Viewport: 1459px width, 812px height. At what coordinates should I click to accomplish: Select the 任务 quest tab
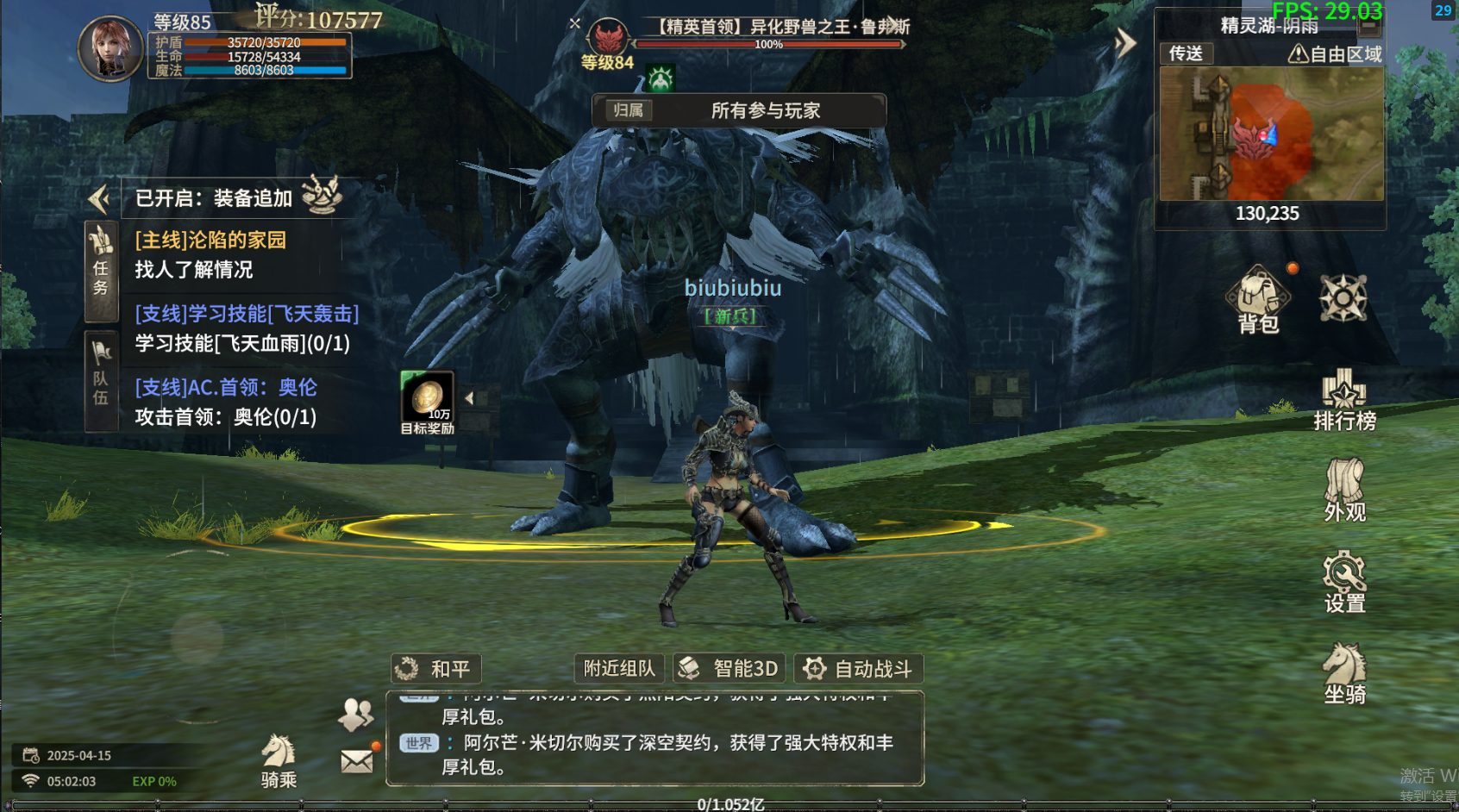pyautogui.click(x=101, y=271)
